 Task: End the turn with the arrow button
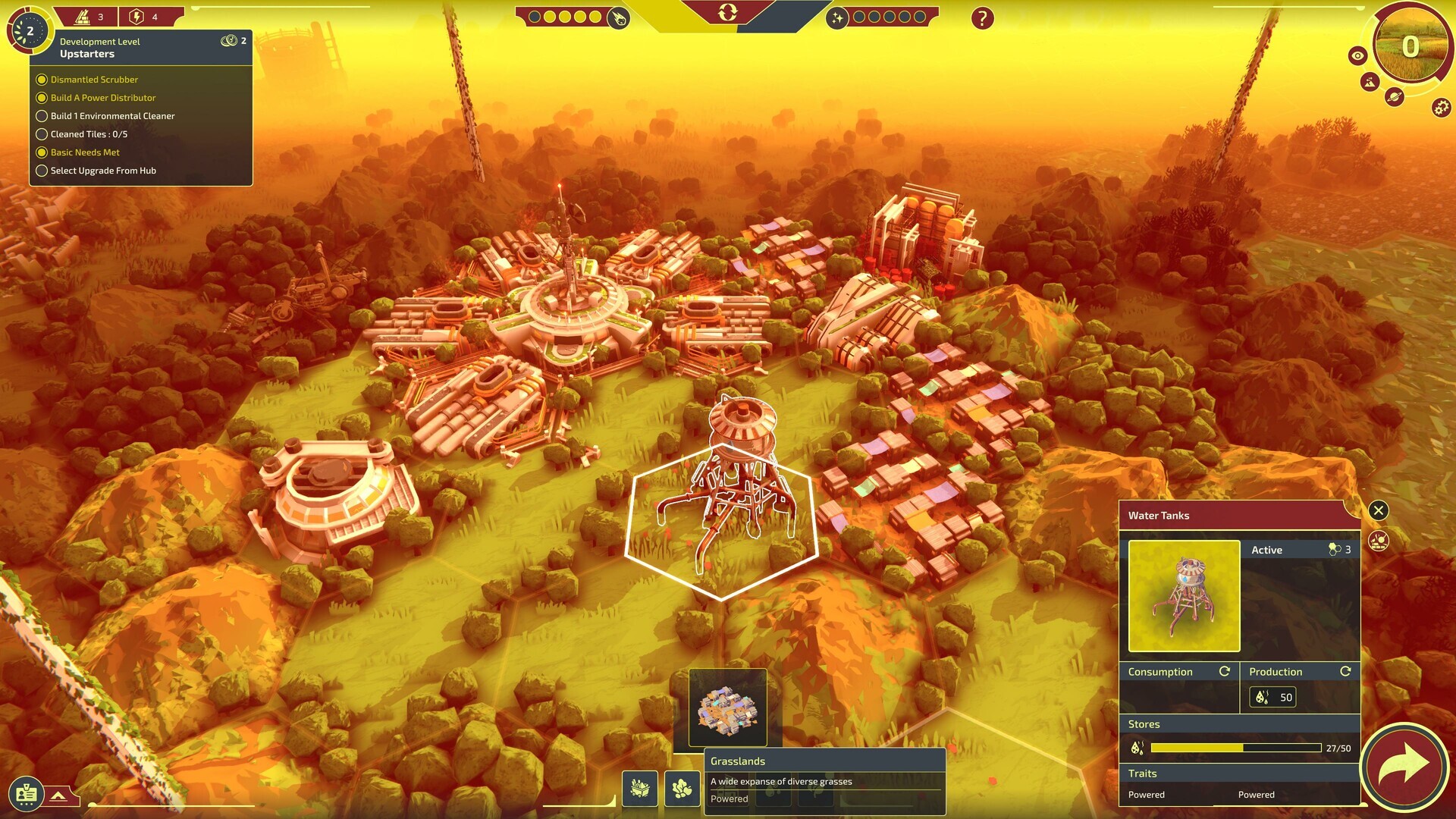tap(1404, 764)
